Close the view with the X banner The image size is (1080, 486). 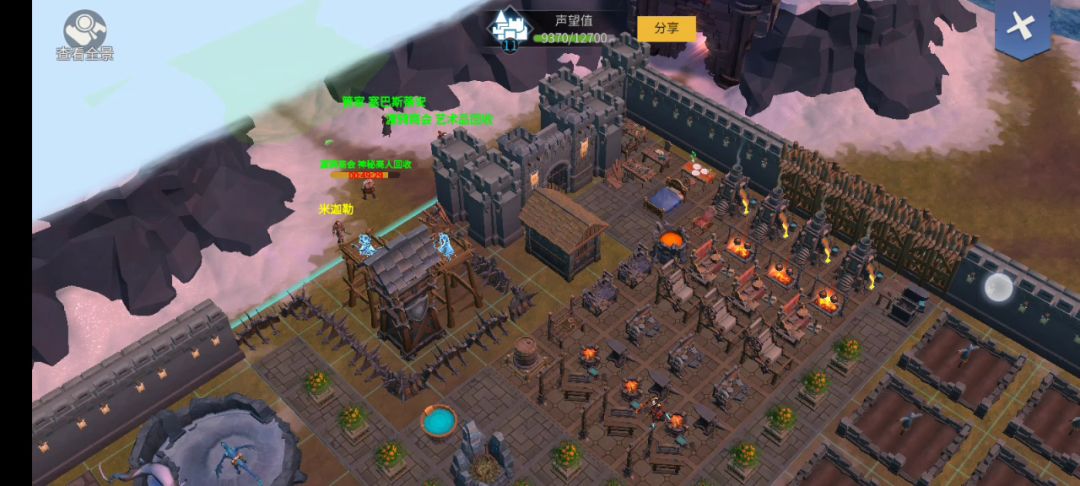point(1021,28)
